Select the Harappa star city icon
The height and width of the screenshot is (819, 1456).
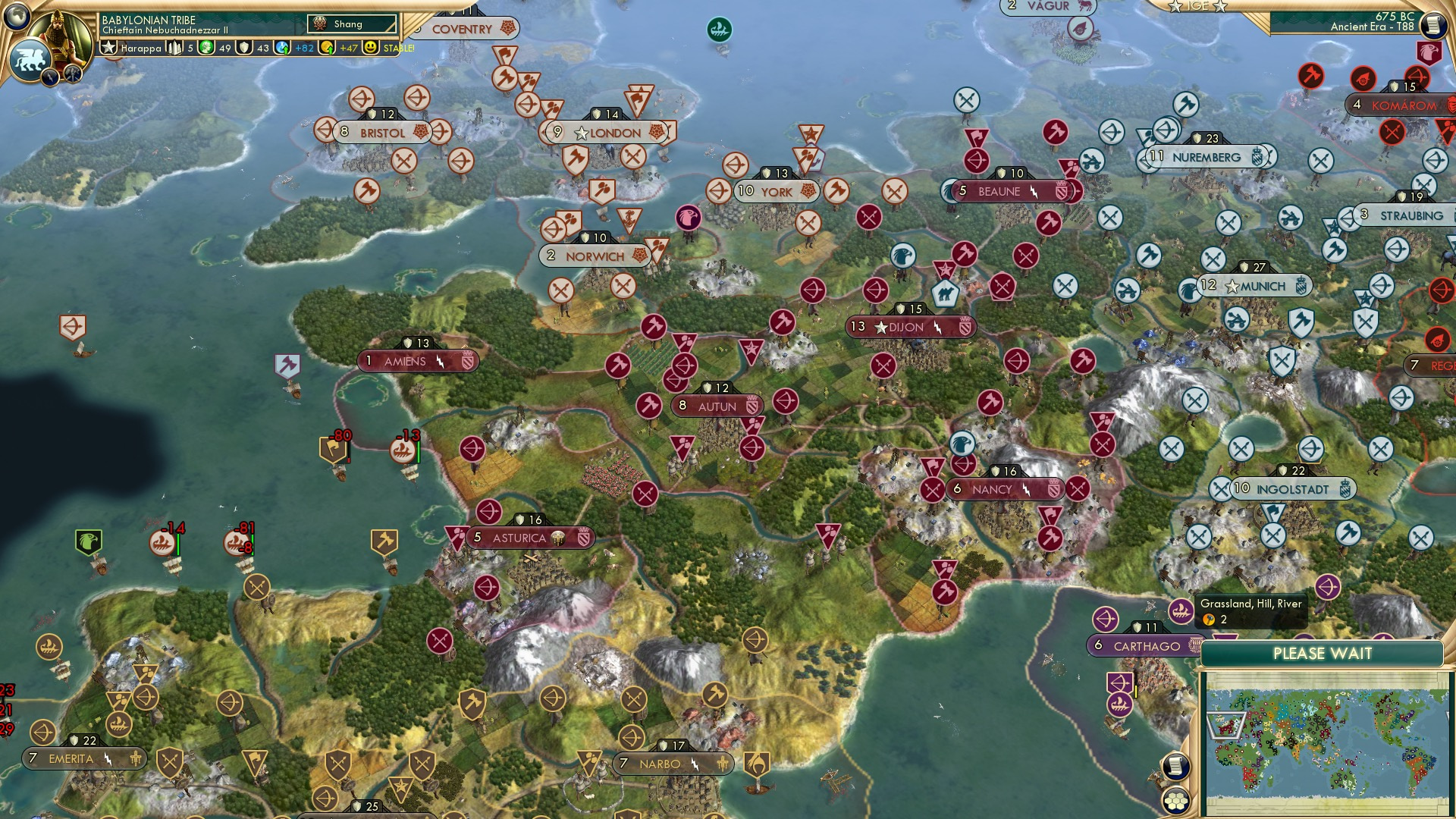109,48
